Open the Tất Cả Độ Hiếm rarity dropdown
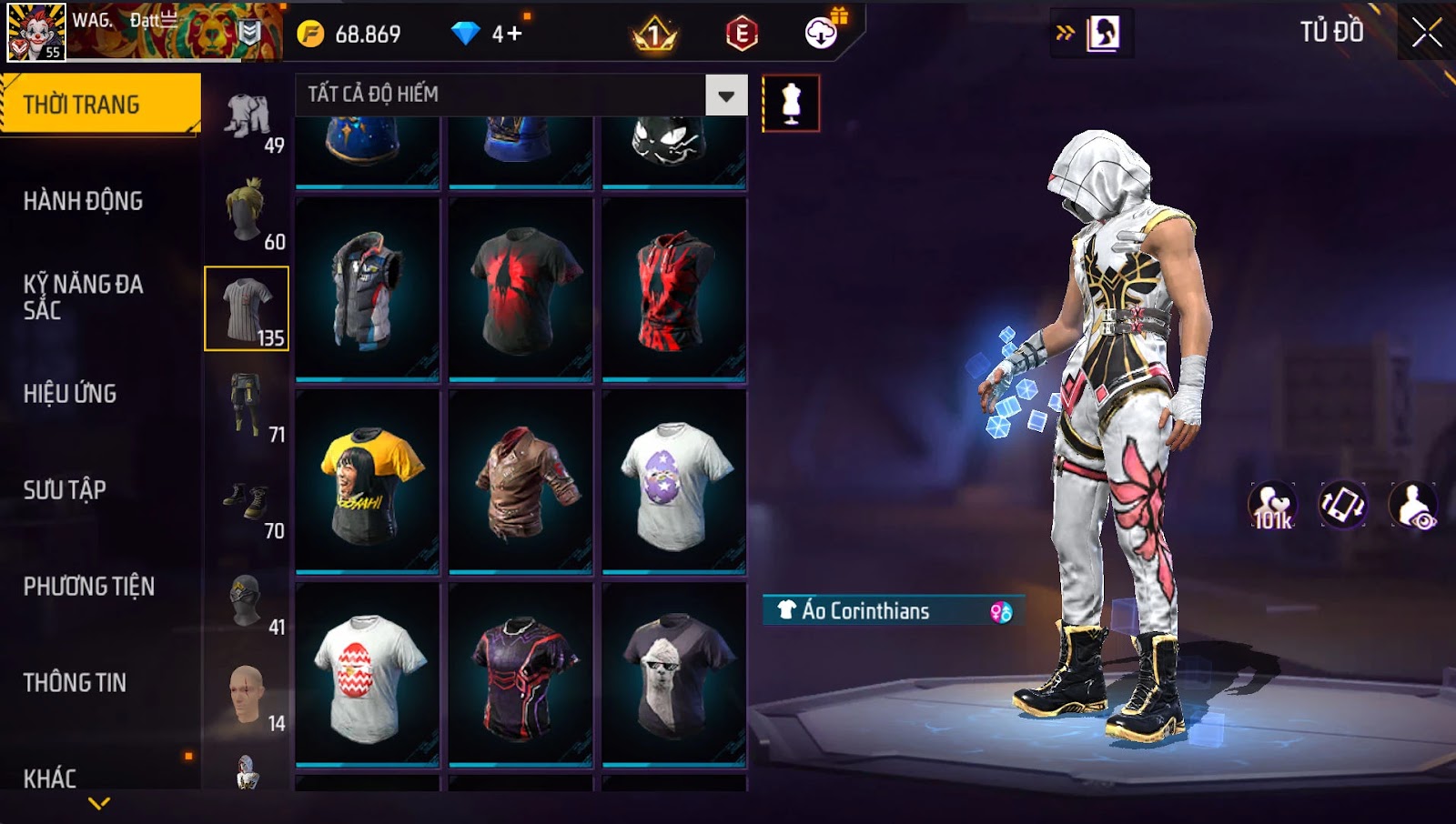Viewport: 1456px width, 824px height. [725, 95]
